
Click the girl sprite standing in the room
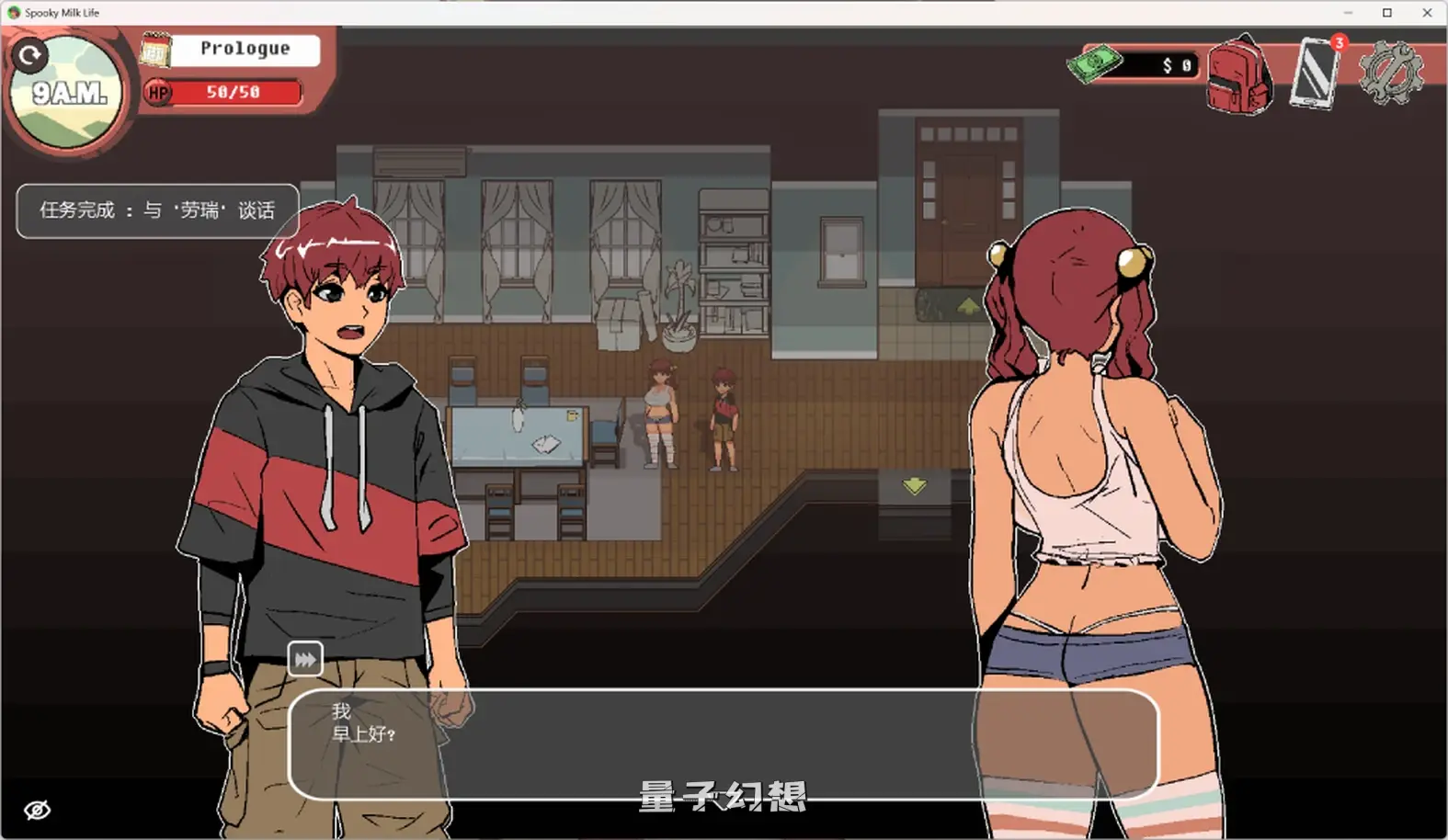coord(660,414)
